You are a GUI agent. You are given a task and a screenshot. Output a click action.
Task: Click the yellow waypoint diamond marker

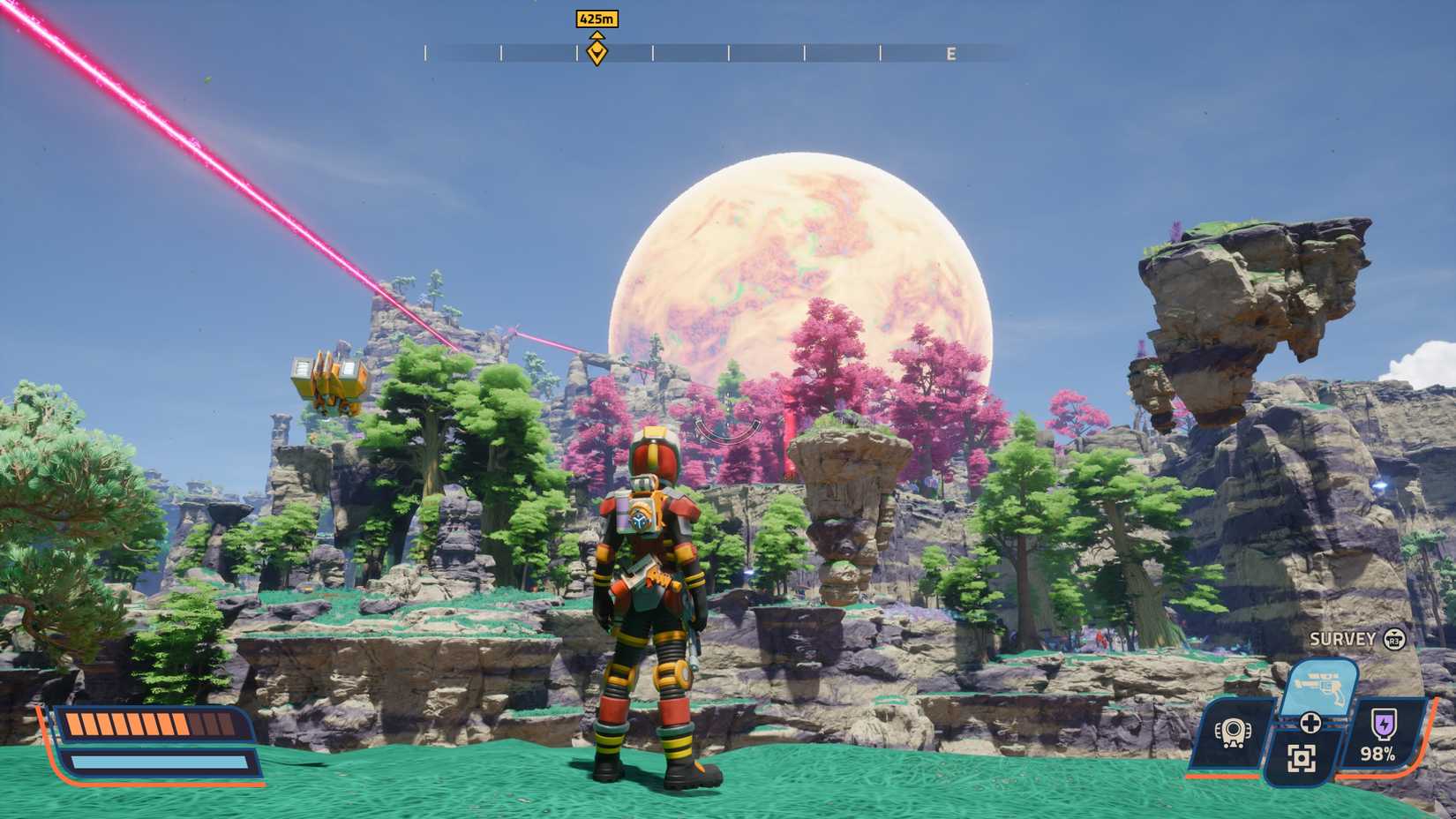pos(597,51)
